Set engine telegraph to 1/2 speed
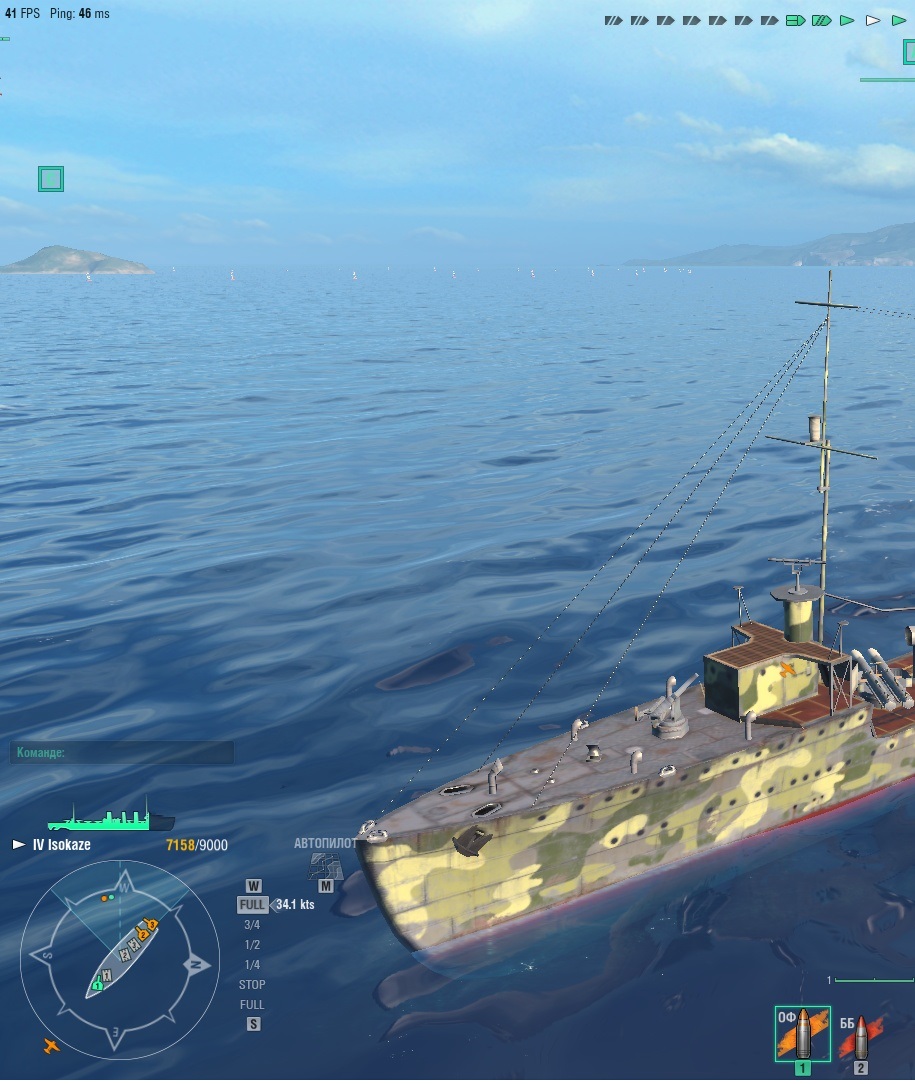The height and width of the screenshot is (1084, 915). pos(252,945)
